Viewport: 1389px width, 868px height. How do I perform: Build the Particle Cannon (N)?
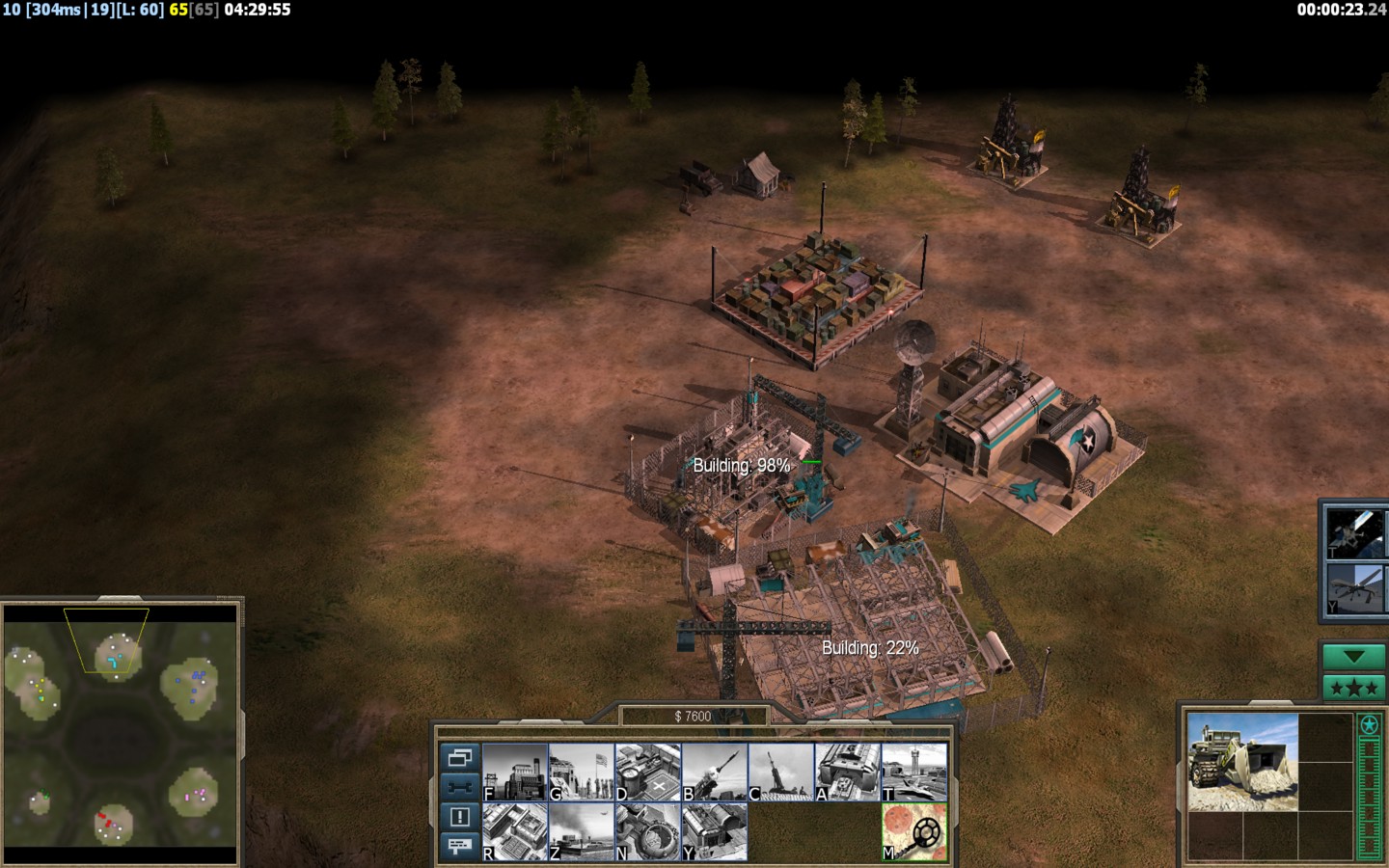pos(648,832)
